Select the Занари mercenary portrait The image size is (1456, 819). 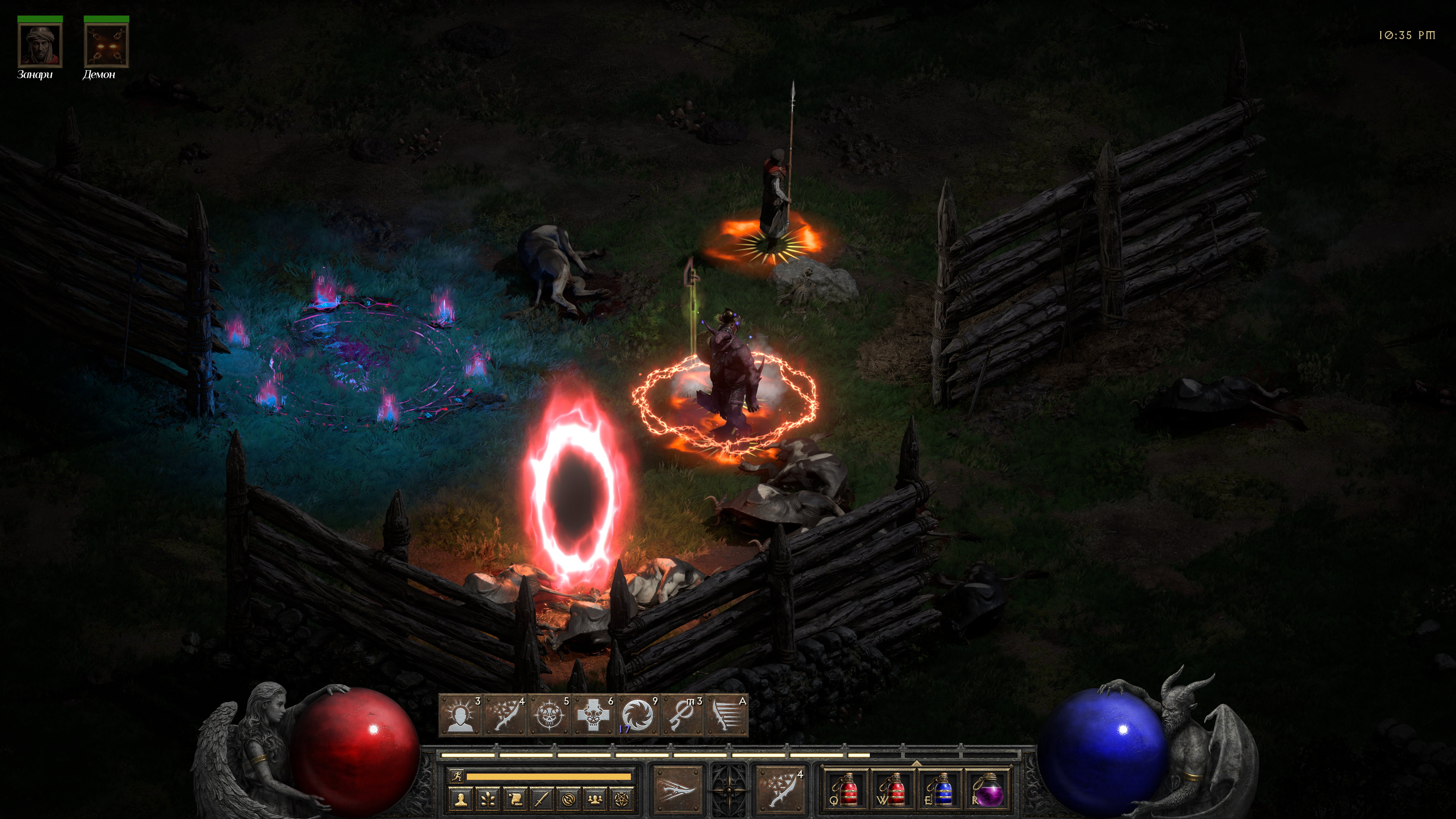pyautogui.click(x=39, y=46)
